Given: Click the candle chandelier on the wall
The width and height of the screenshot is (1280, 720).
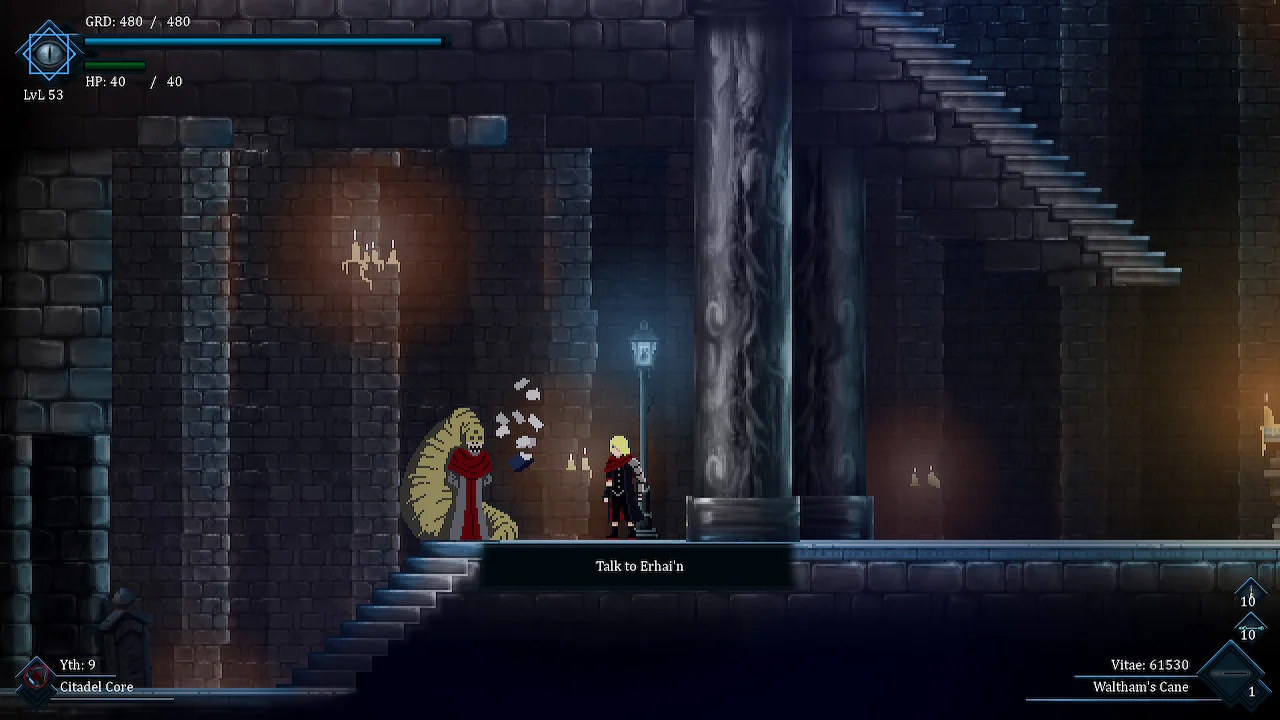Looking at the screenshot, I should [370, 255].
